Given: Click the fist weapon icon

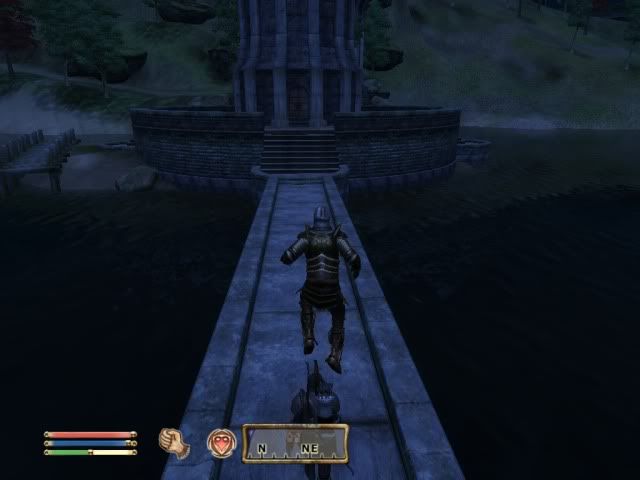Looking at the screenshot, I should (175, 442).
